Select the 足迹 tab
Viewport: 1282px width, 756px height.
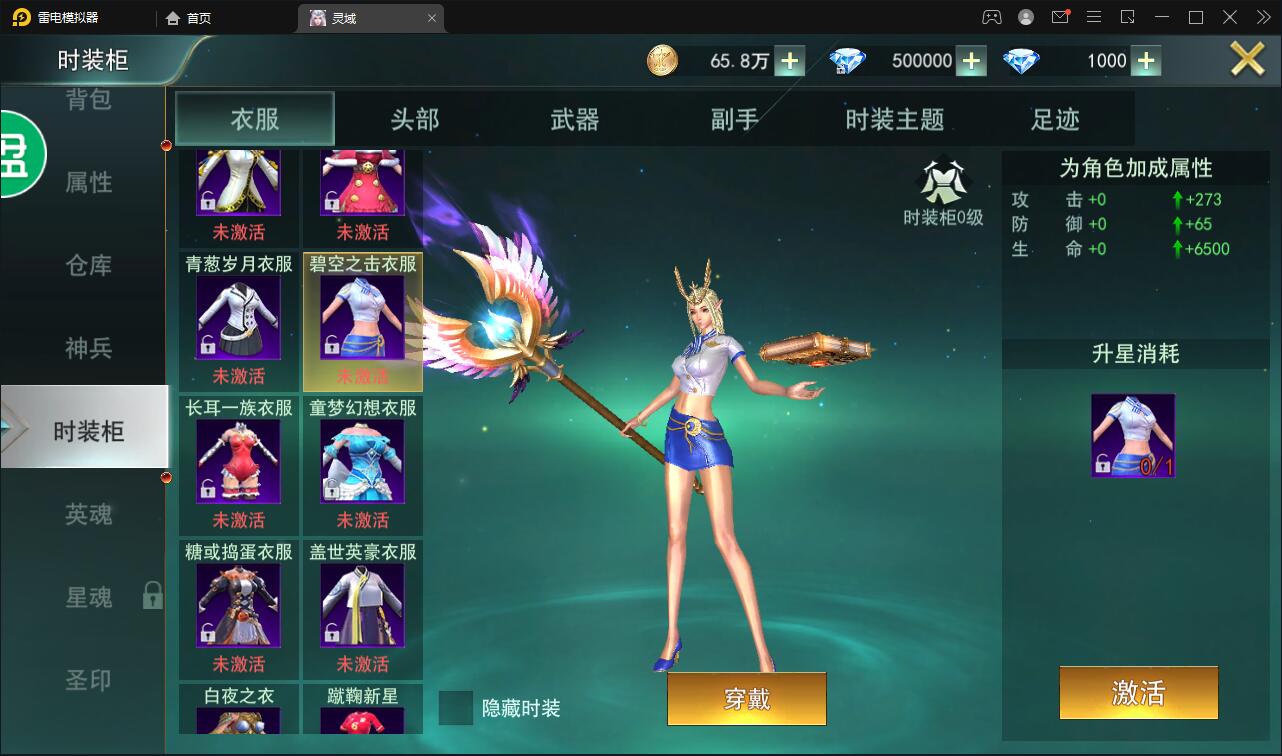point(1055,118)
